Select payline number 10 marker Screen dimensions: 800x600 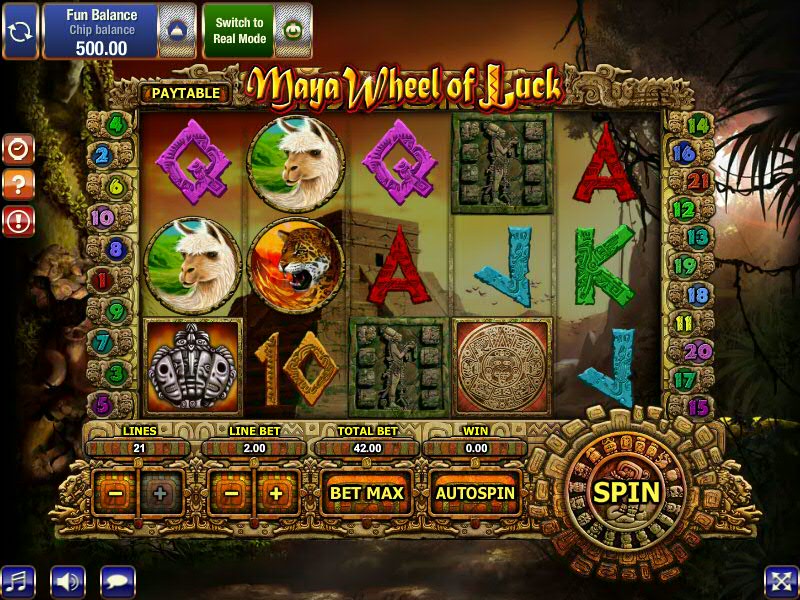click(x=102, y=217)
